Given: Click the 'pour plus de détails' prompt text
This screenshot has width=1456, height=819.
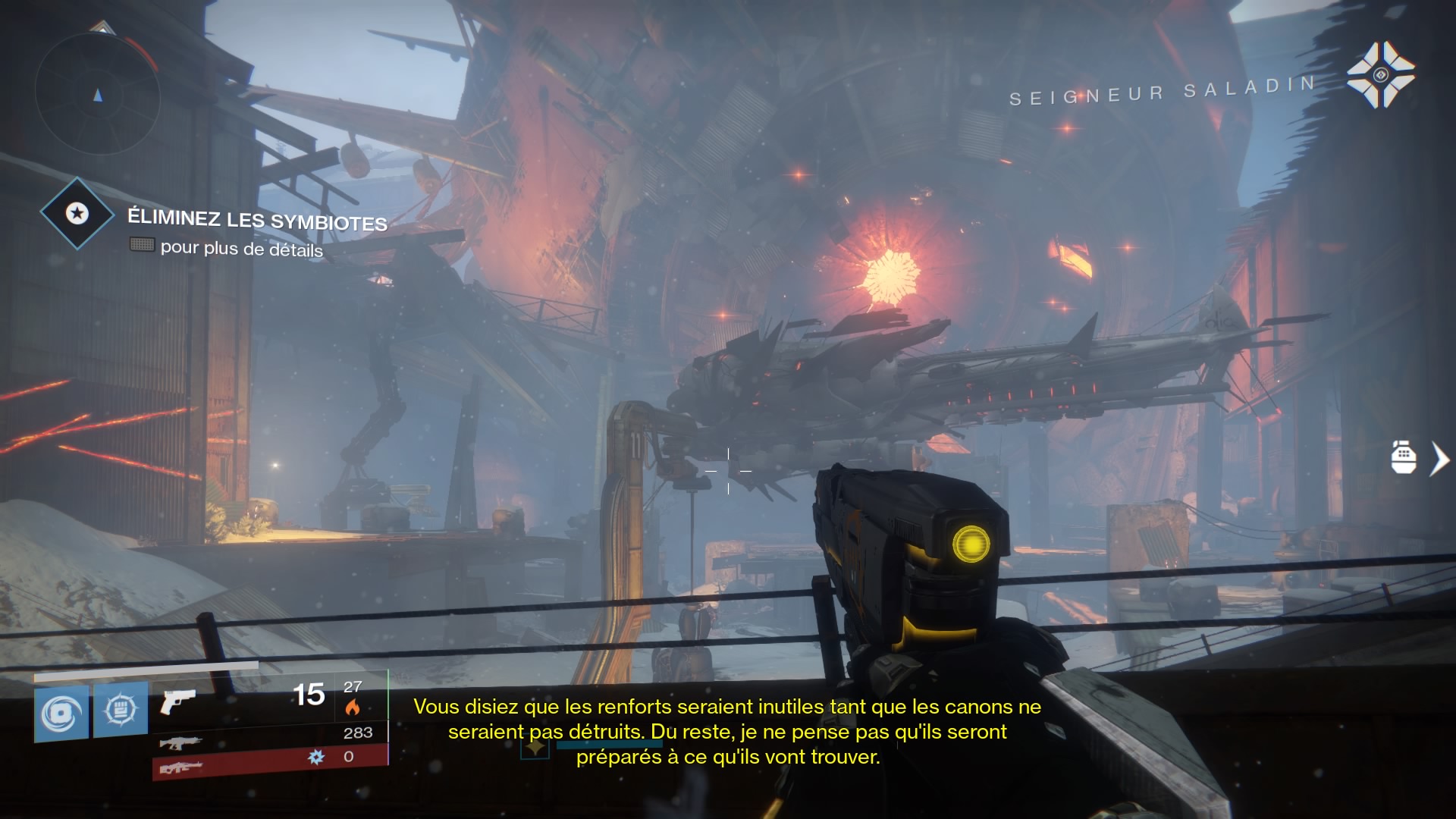Looking at the screenshot, I should pyautogui.click(x=241, y=247).
